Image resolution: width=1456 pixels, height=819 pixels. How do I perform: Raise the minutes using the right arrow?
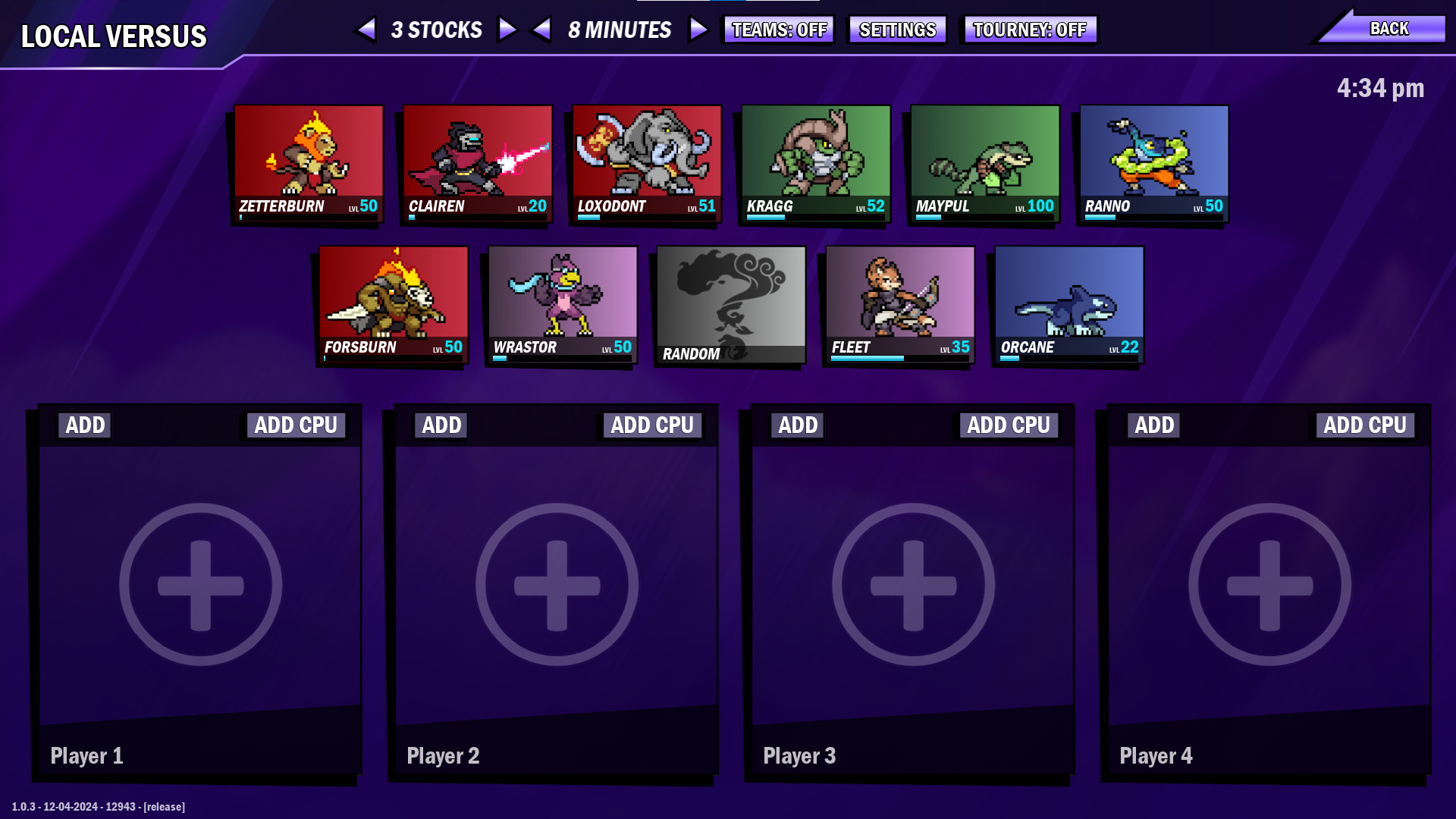[x=697, y=30]
